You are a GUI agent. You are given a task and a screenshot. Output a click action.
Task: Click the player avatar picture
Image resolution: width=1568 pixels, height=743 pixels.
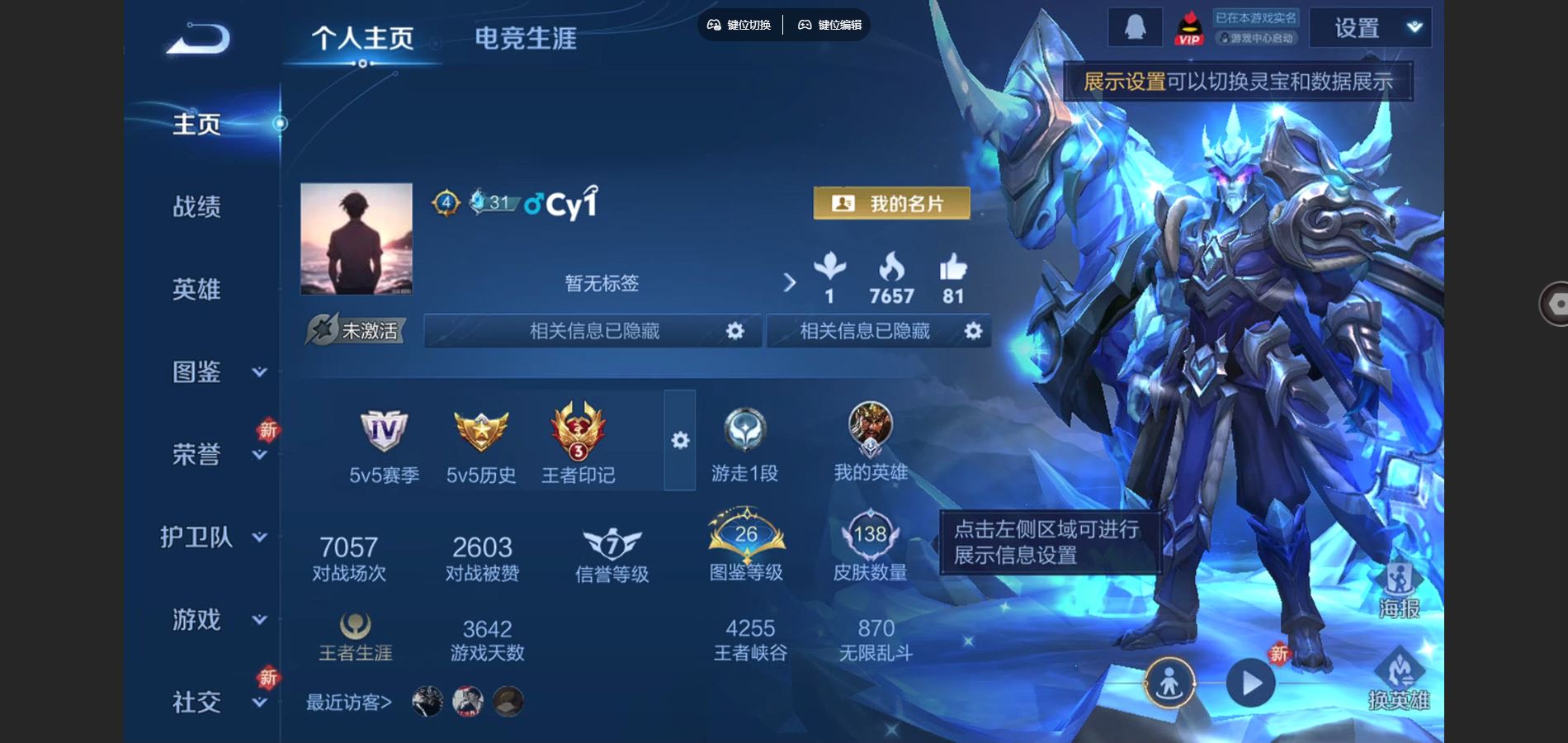(357, 239)
